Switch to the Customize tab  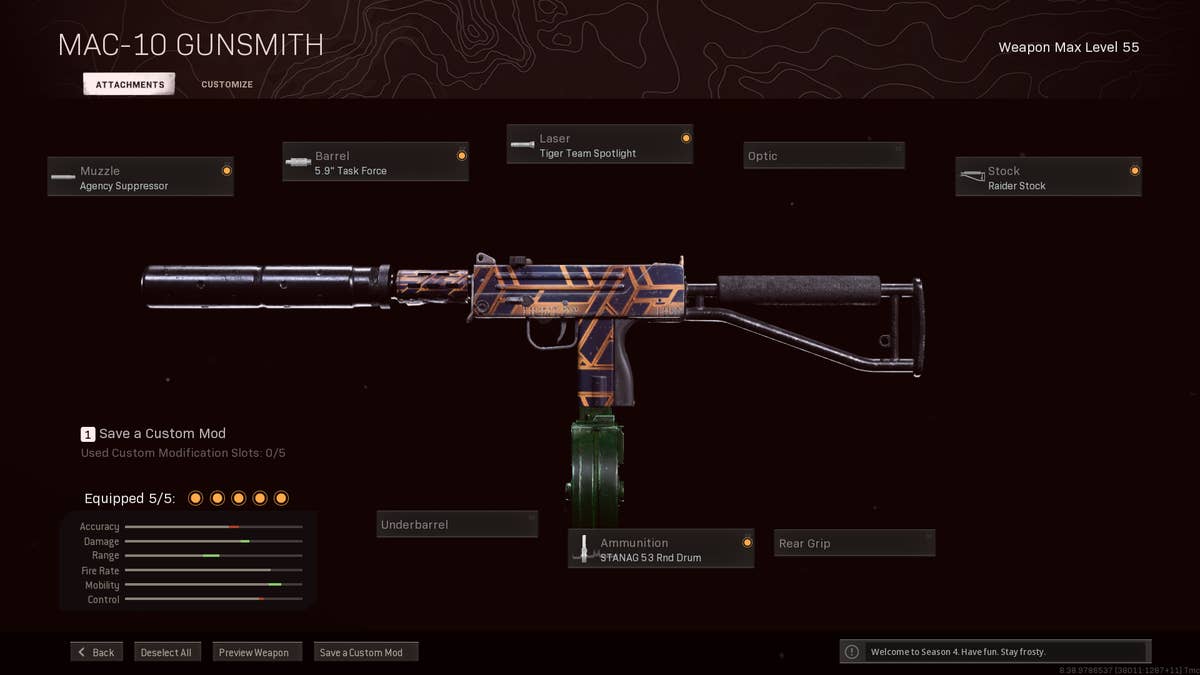(x=227, y=85)
